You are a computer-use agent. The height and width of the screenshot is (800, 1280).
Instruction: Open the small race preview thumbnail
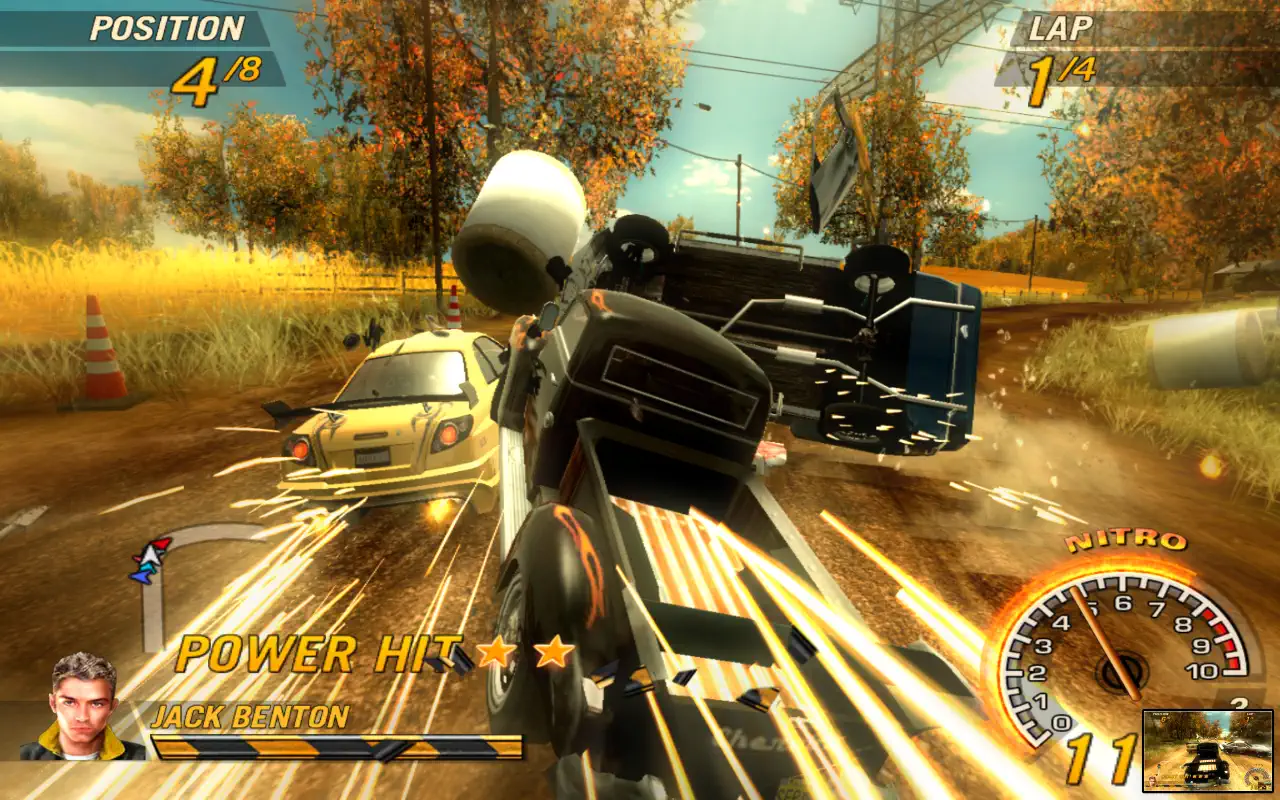pyautogui.click(x=1208, y=749)
